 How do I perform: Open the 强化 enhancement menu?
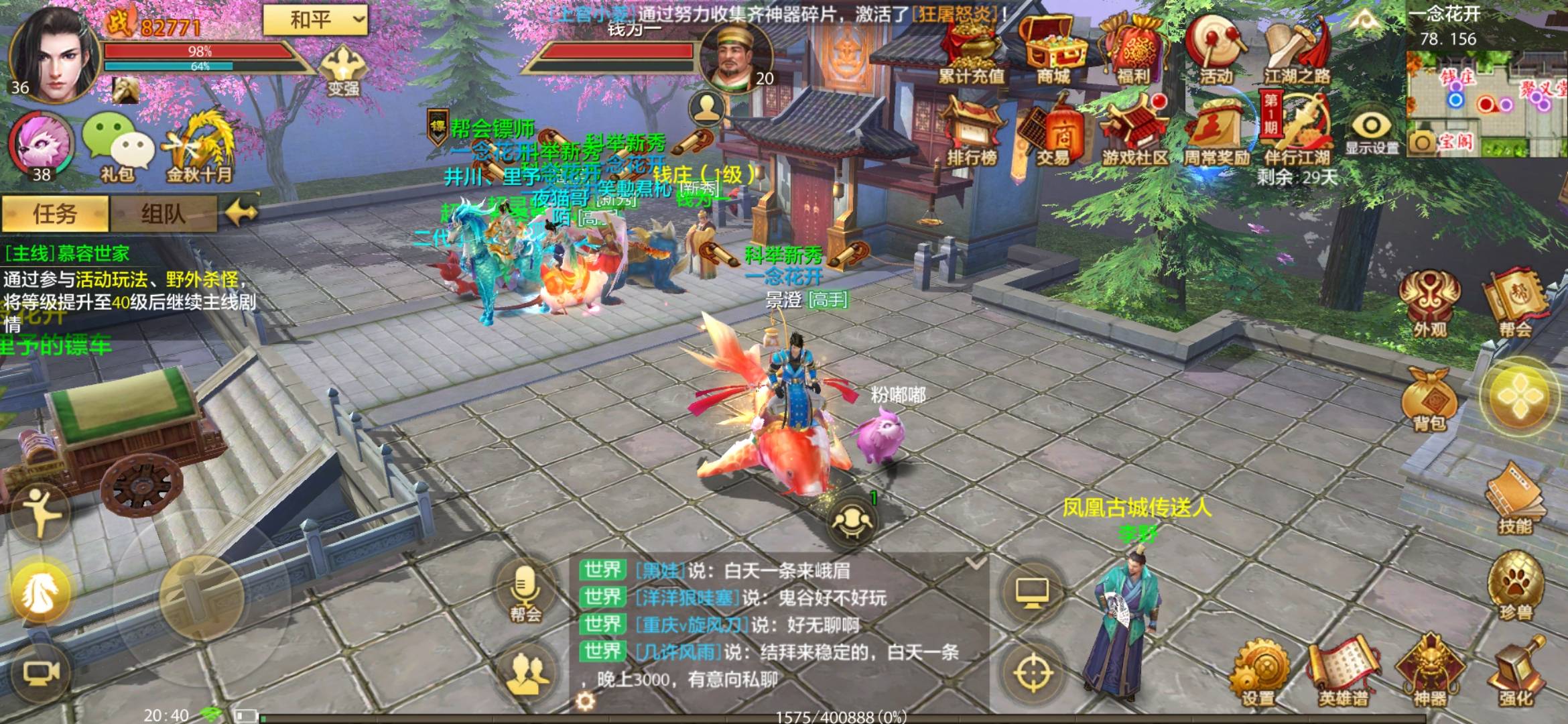pos(1516,674)
